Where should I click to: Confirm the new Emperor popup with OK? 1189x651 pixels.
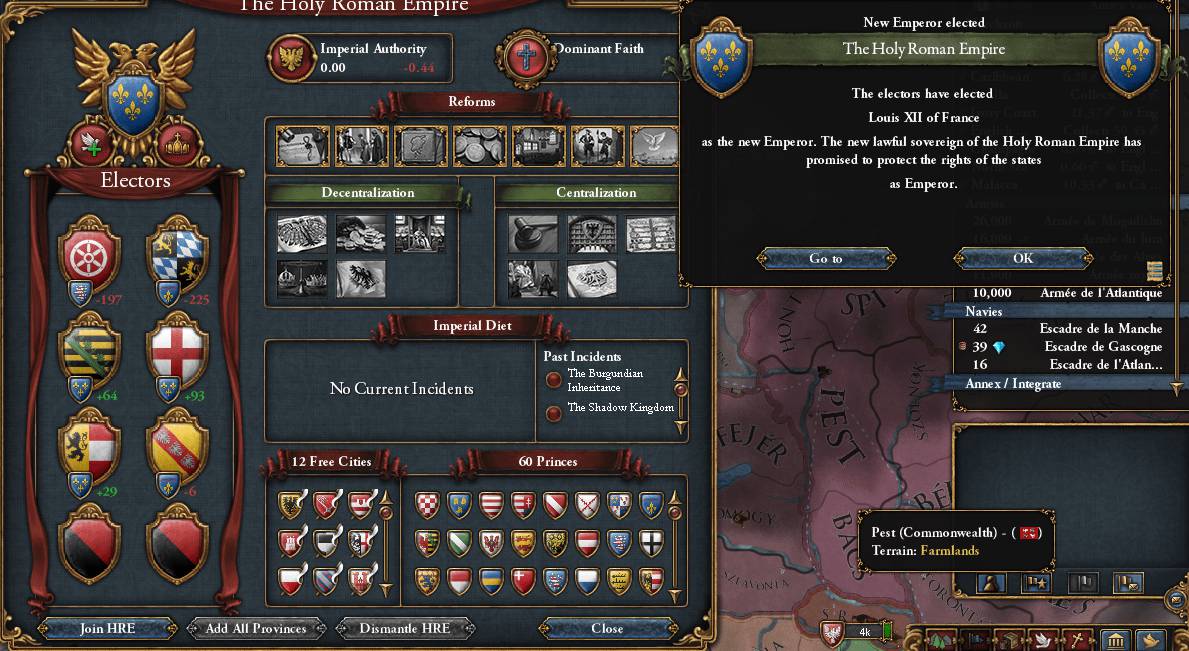(1022, 258)
